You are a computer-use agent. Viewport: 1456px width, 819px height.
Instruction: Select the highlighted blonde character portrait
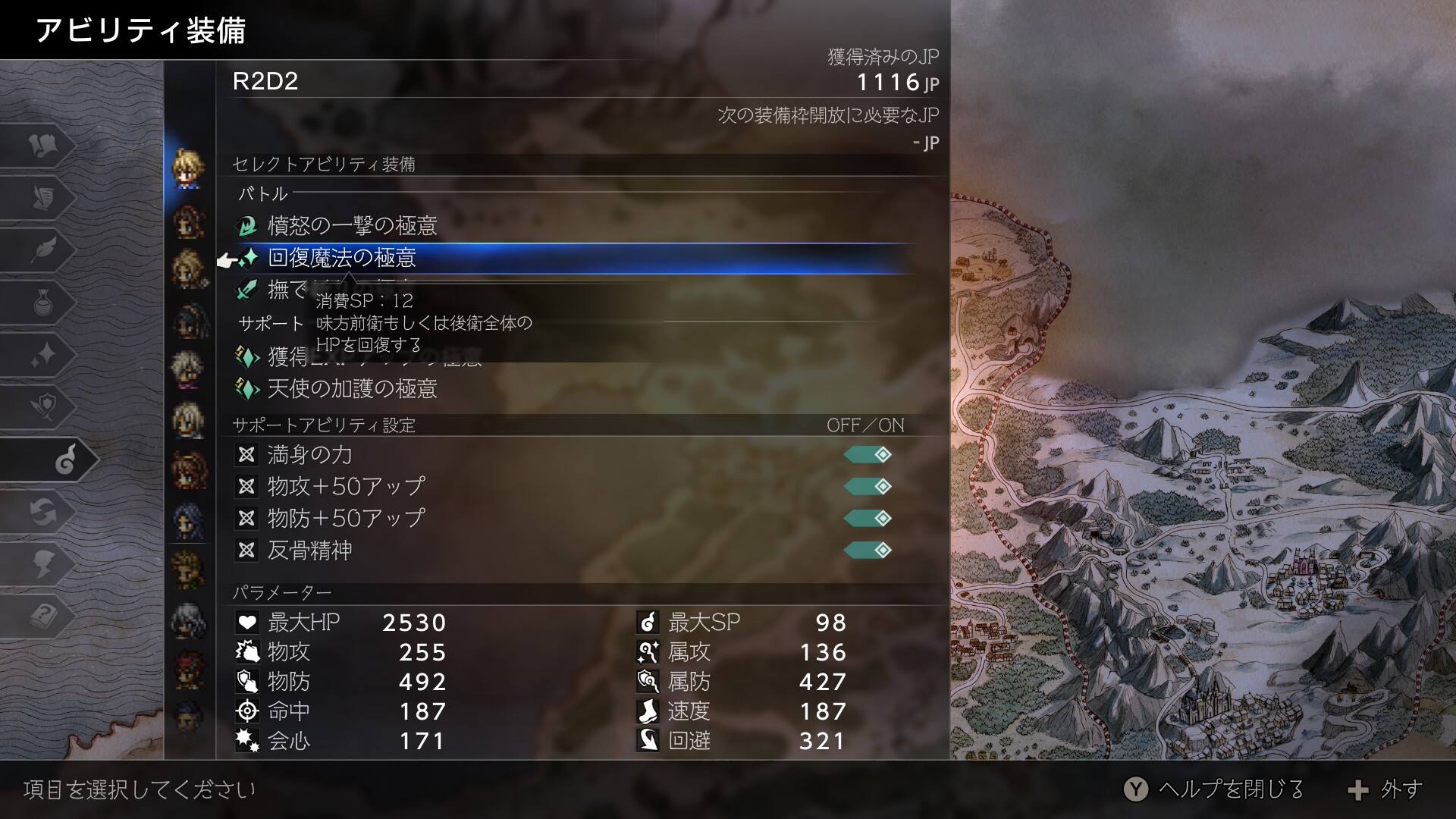click(x=187, y=168)
